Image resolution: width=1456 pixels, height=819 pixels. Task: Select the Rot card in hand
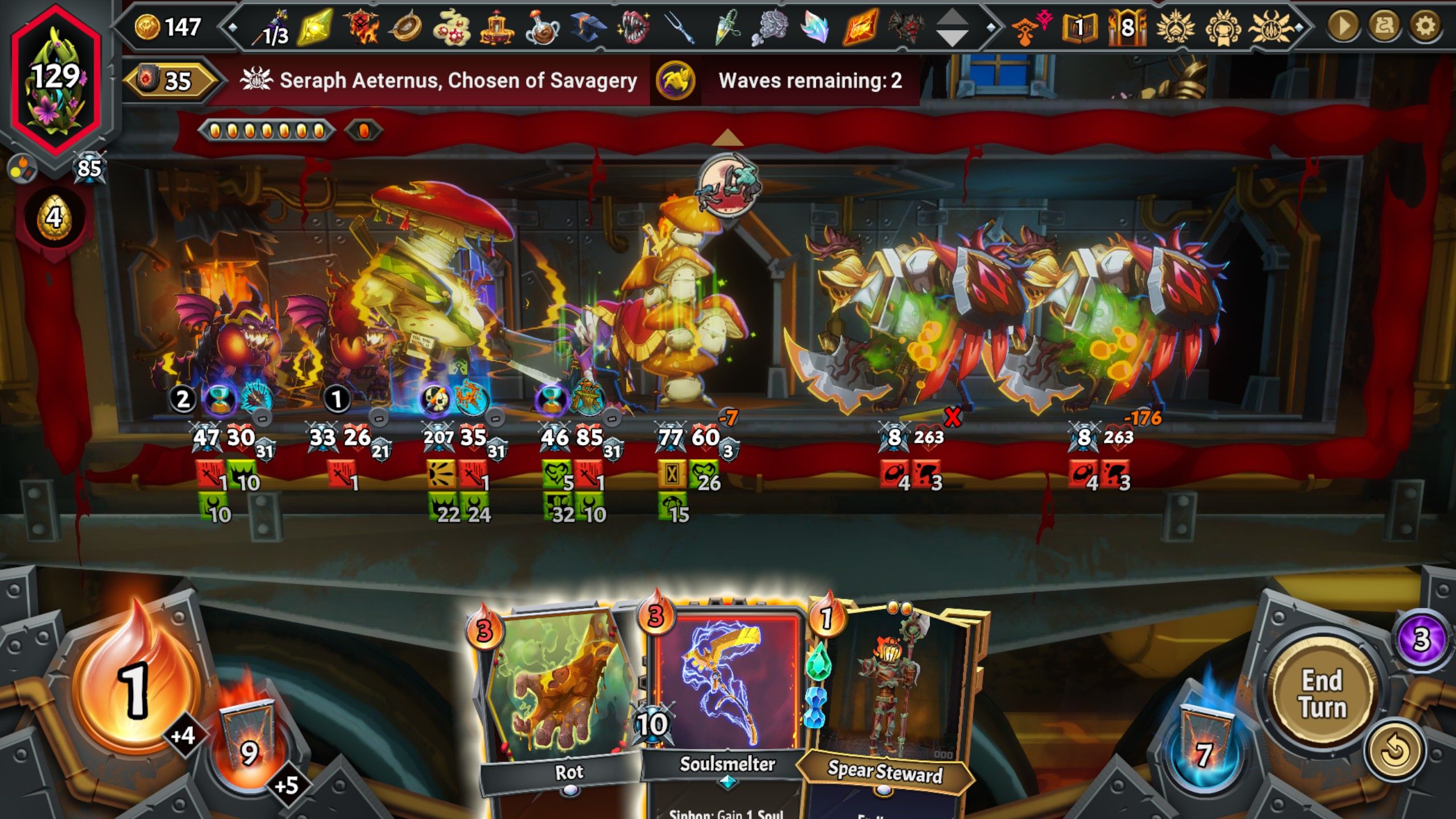point(560,700)
